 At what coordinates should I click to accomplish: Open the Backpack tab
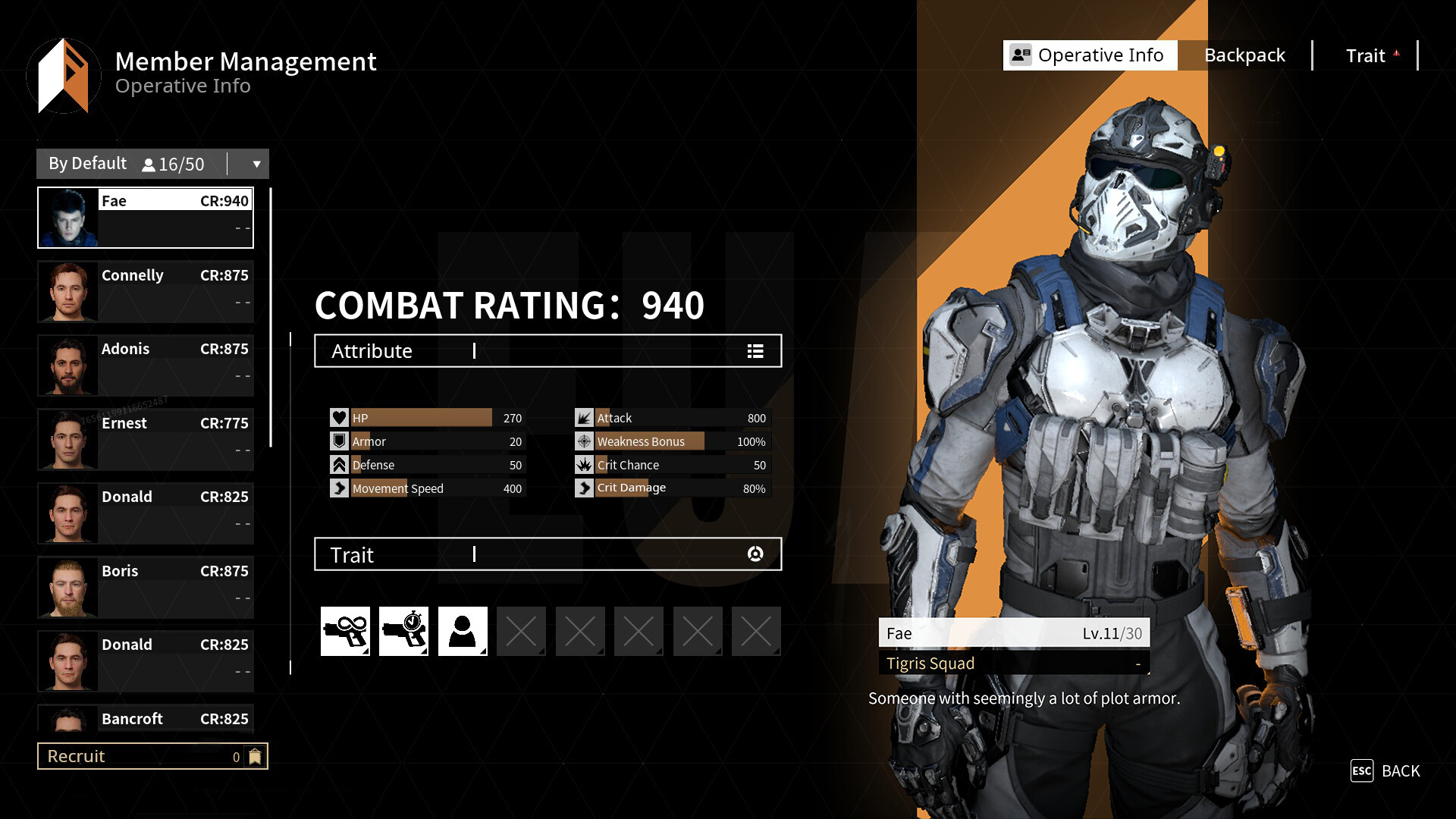[x=1244, y=55]
